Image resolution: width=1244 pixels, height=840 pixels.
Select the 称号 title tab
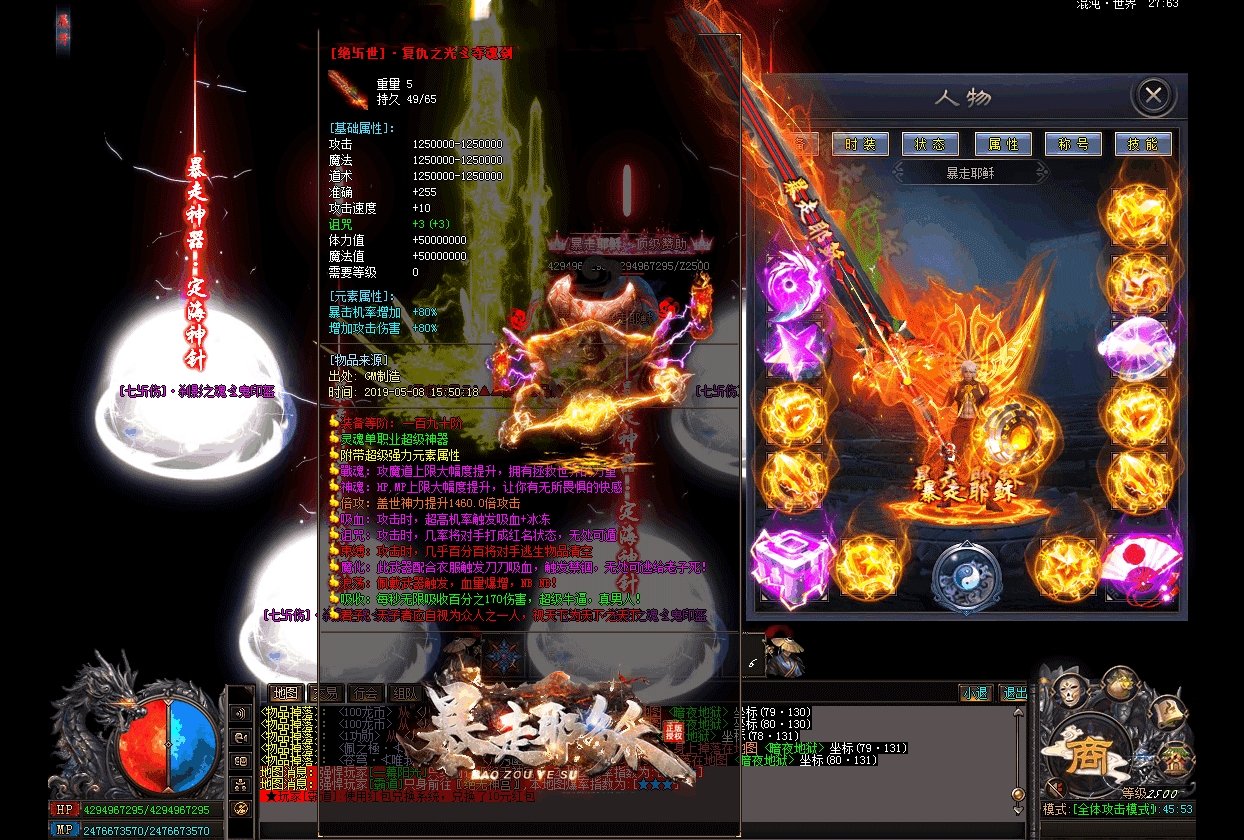[x=1073, y=144]
